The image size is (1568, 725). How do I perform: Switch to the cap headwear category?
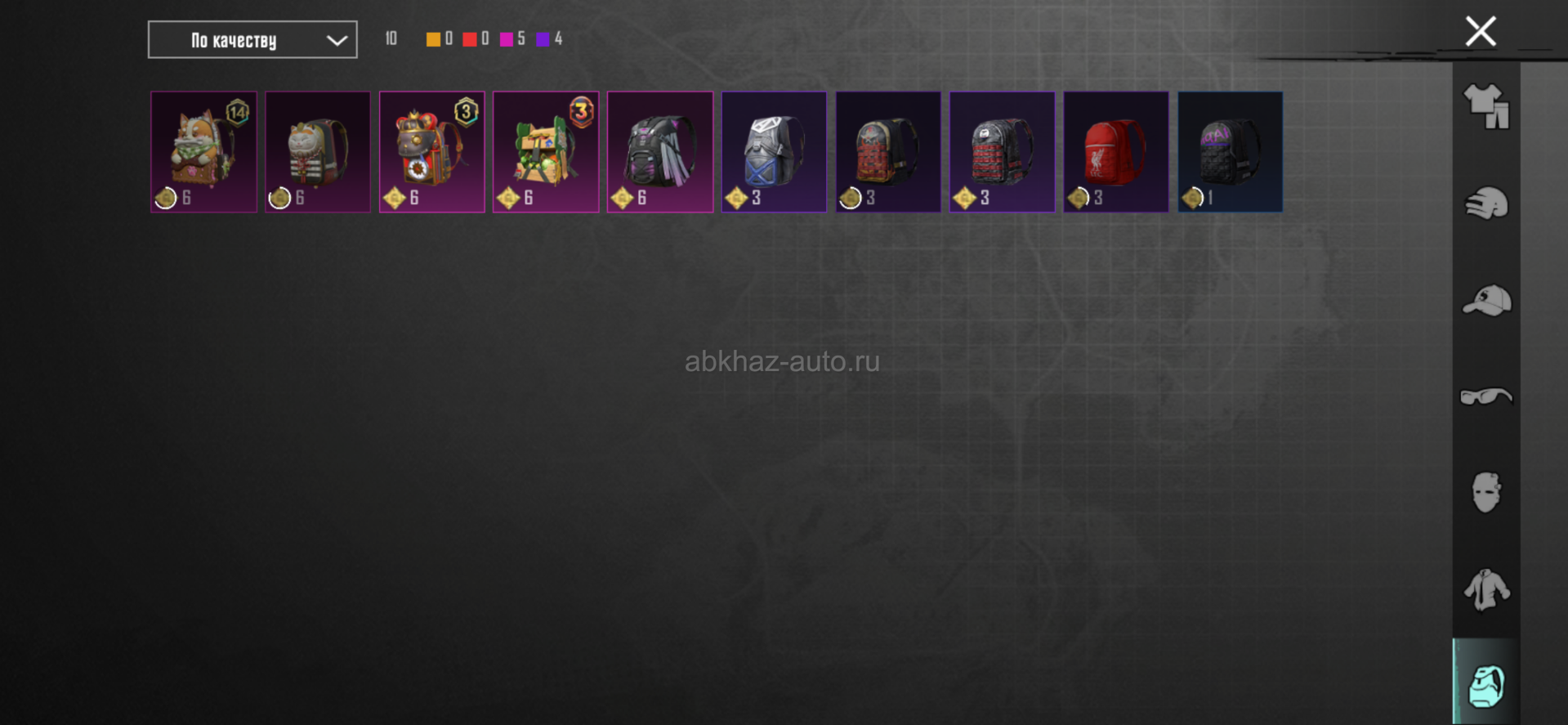point(1486,300)
